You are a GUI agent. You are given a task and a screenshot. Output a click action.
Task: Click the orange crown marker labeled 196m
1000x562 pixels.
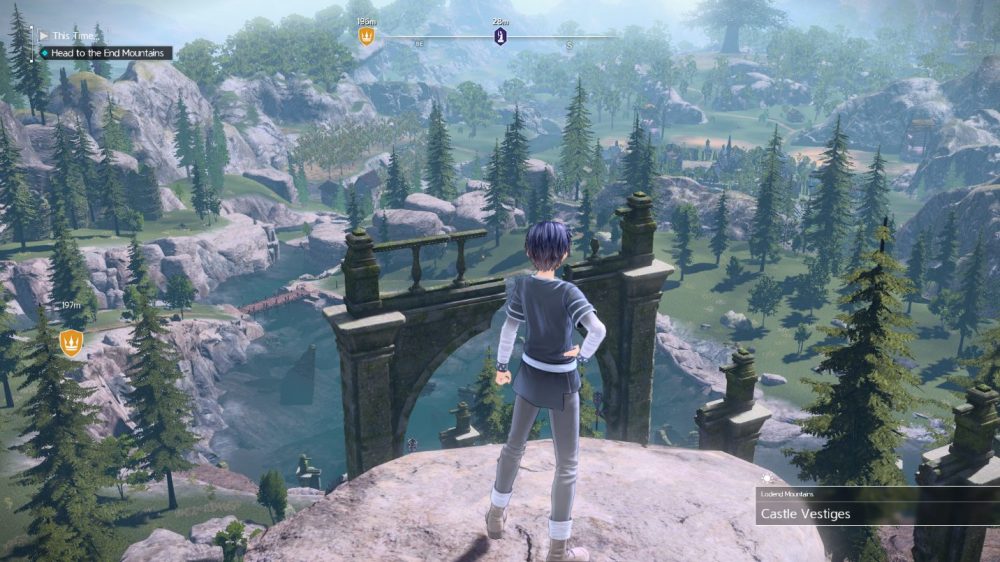[366, 36]
